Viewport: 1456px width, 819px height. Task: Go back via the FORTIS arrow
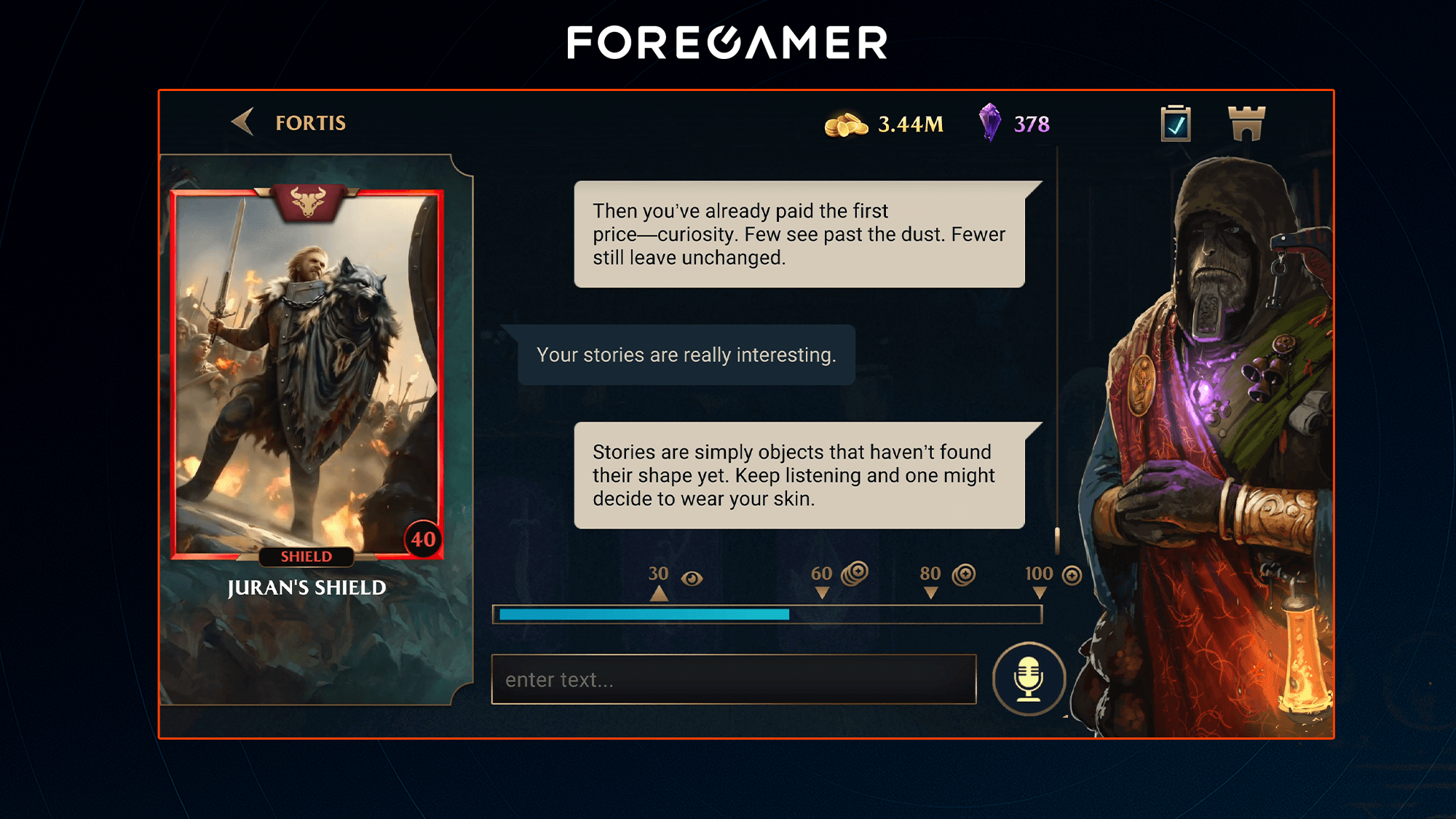[x=243, y=124]
